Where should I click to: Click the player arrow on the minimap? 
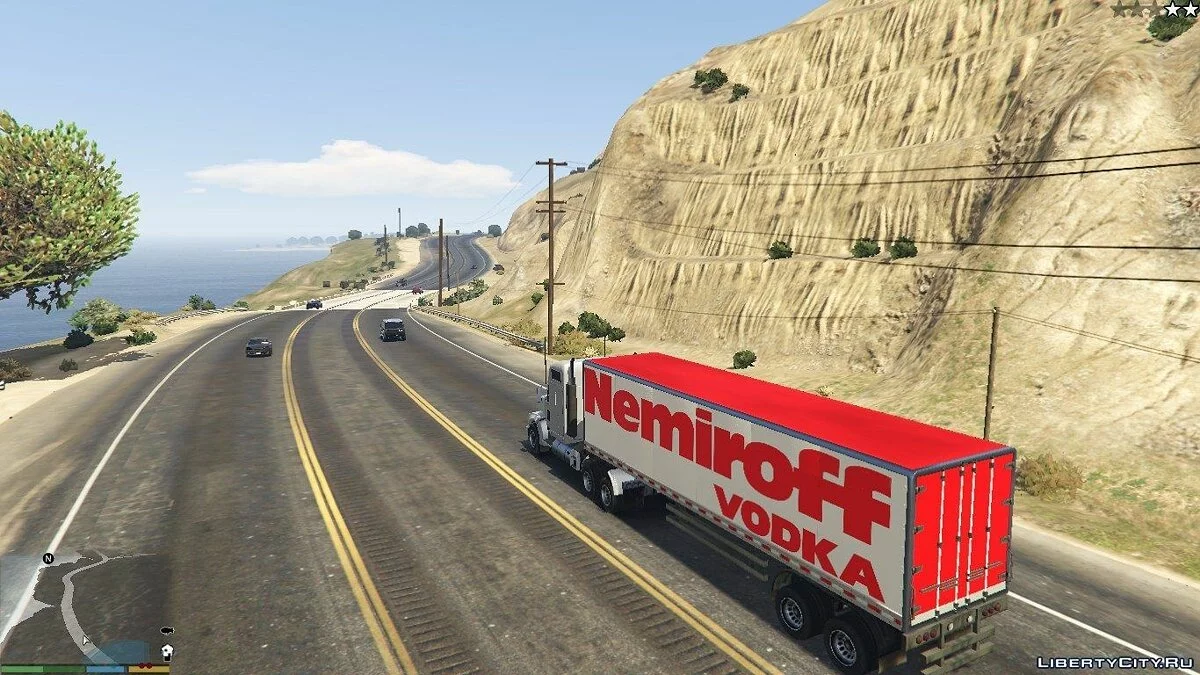click(86, 639)
